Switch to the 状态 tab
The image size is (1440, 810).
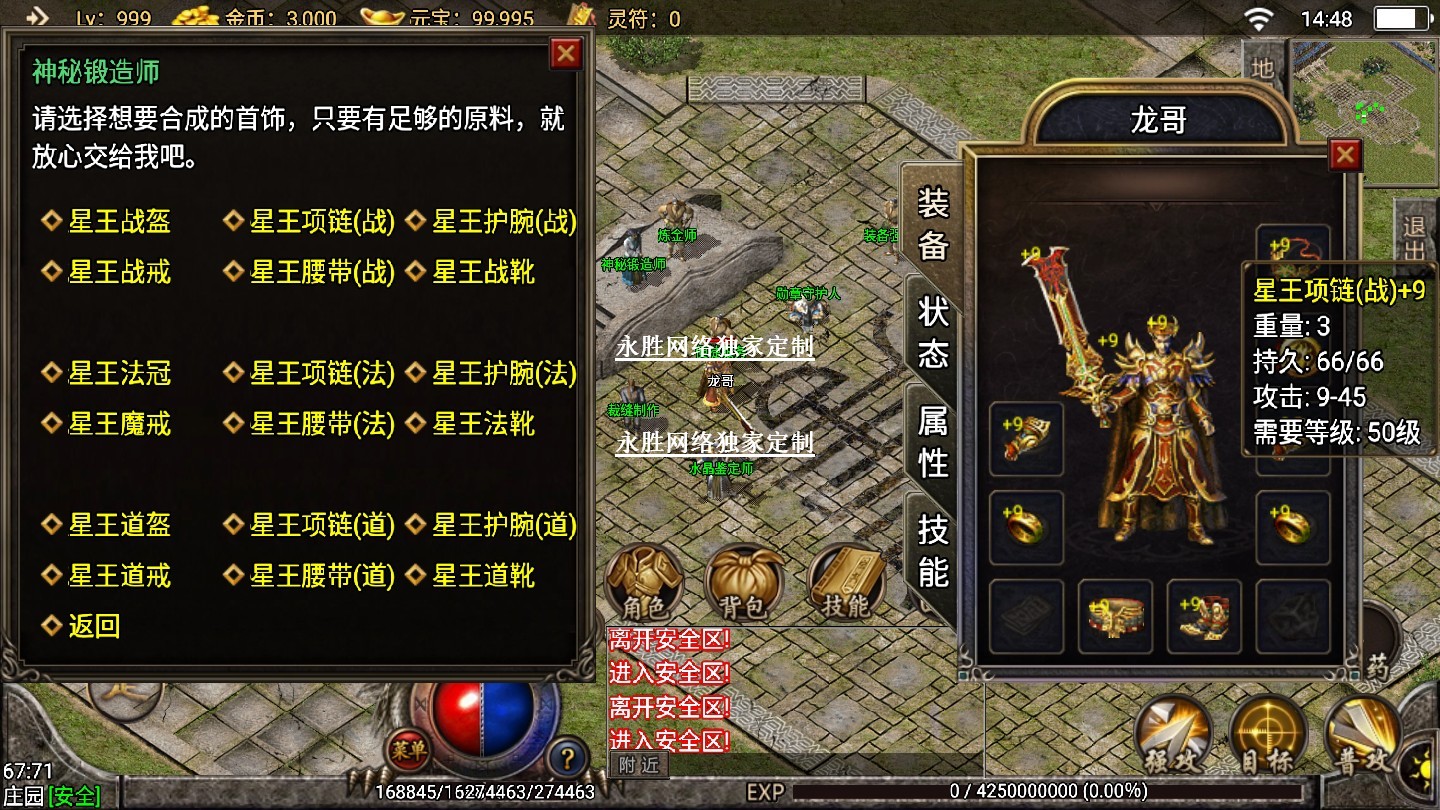tap(933, 333)
